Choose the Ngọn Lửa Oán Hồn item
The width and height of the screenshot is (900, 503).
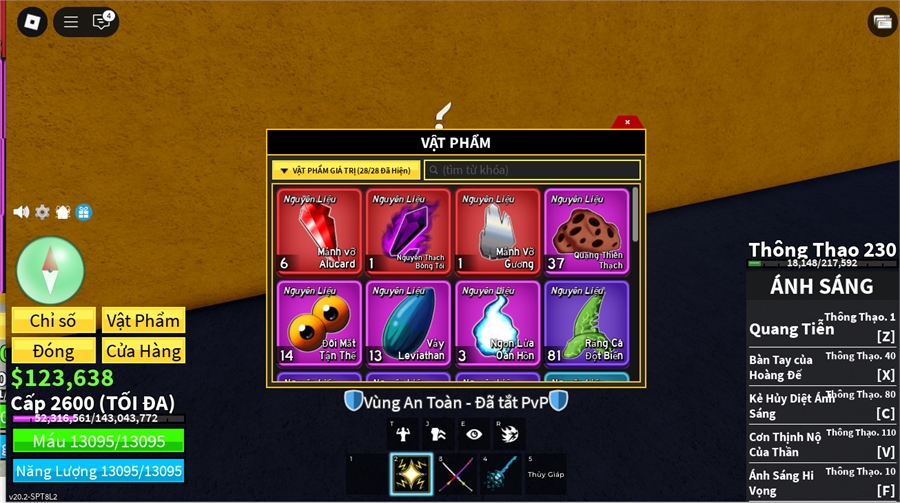tap(497, 322)
